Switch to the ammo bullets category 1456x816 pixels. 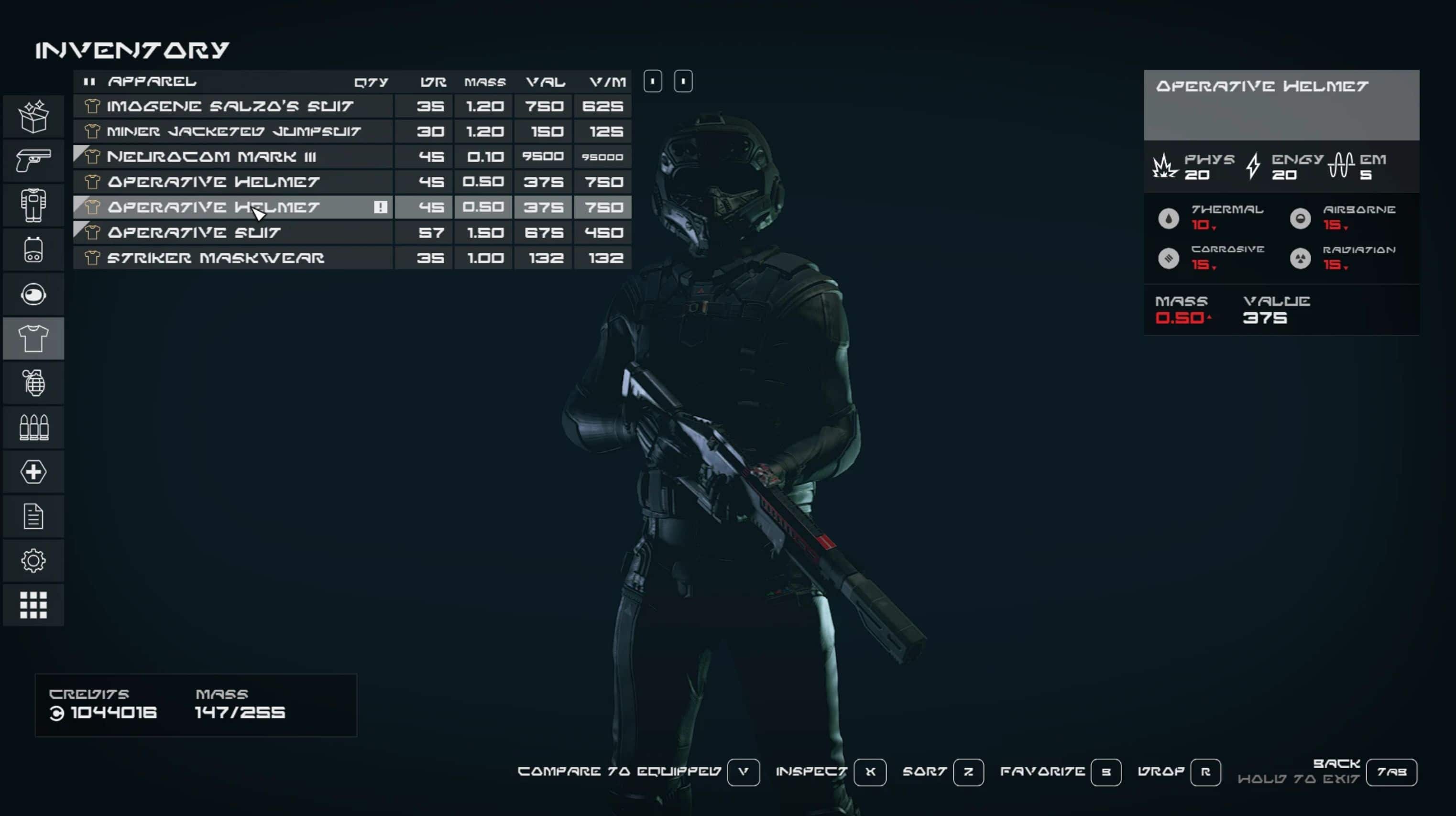pos(33,428)
